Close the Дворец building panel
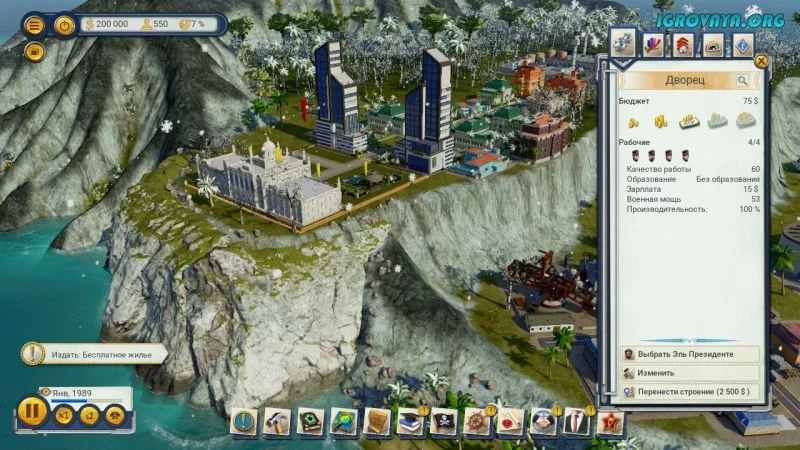 tap(762, 61)
